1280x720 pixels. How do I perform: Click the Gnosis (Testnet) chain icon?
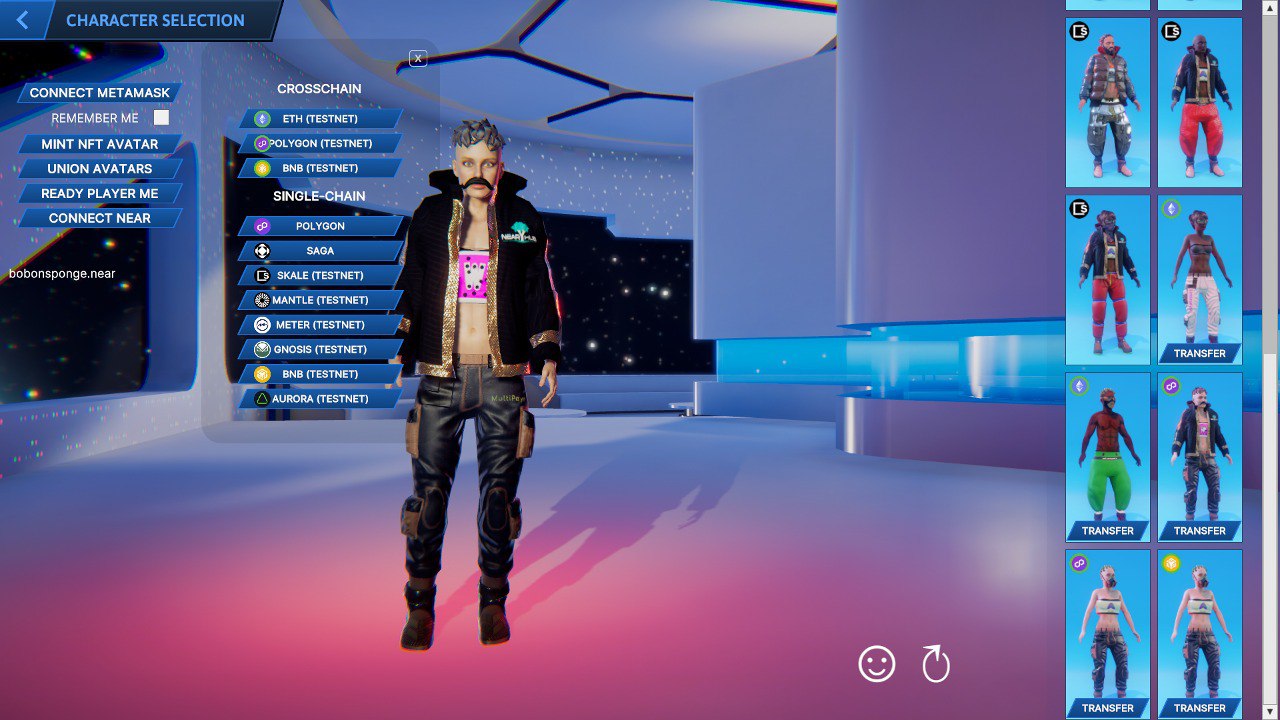[x=261, y=349]
